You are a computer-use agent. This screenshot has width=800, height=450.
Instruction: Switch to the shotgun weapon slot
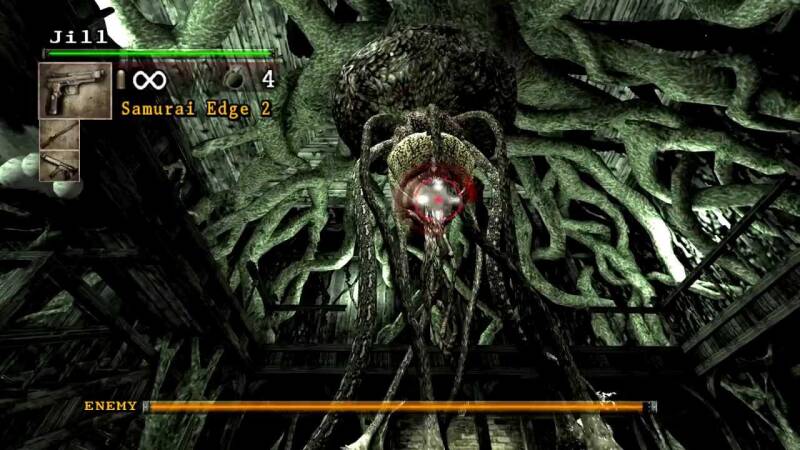point(58,134)
